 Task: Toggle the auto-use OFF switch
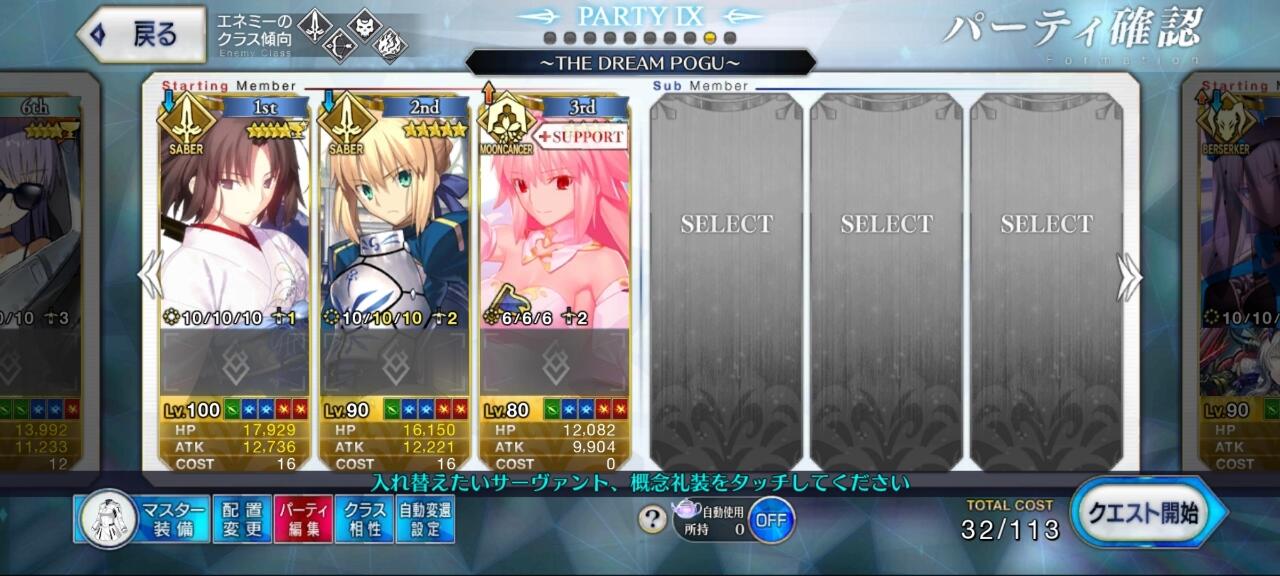point(770,520)
